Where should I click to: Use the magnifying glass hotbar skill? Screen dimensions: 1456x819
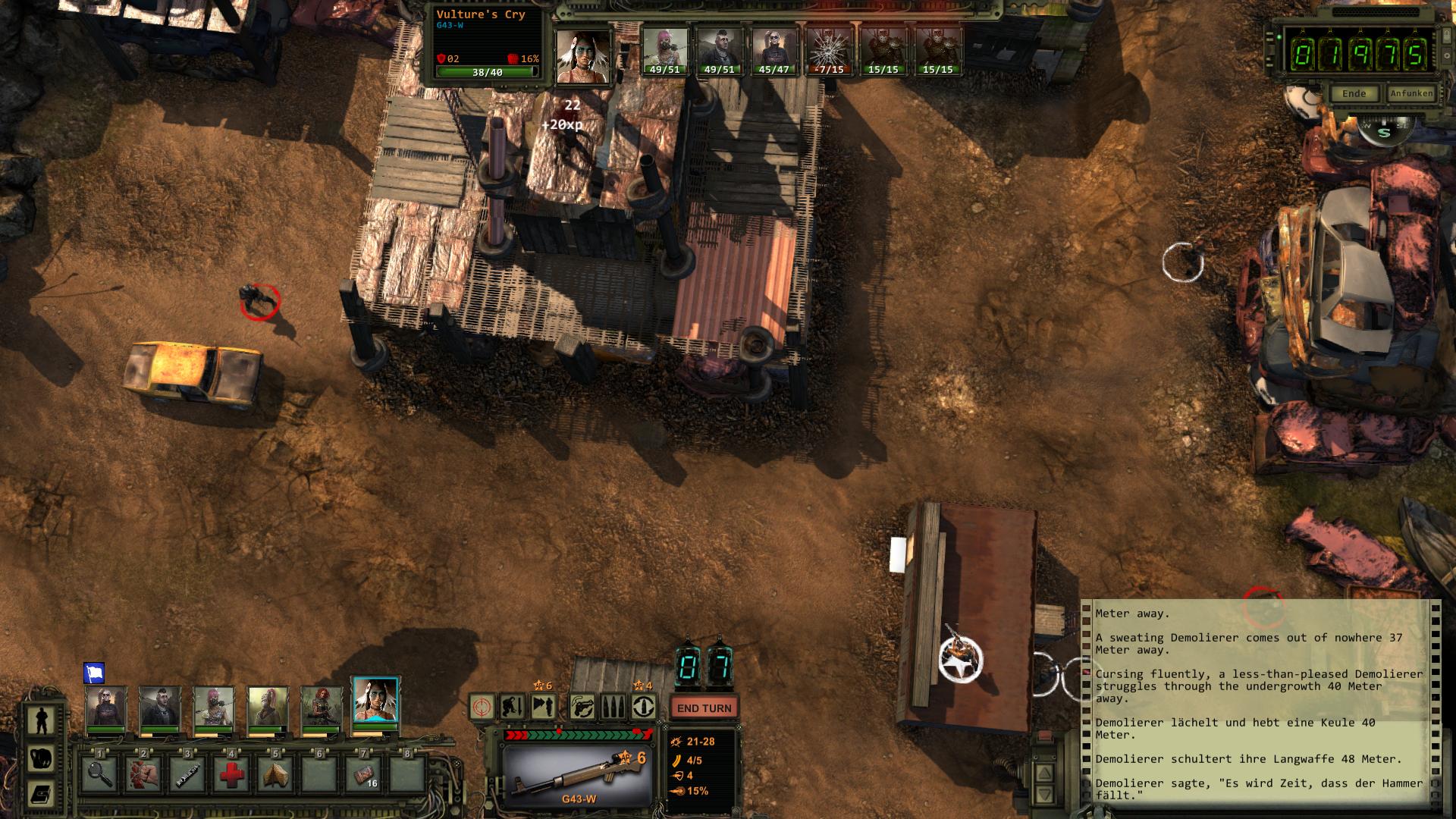coord(99,774)
